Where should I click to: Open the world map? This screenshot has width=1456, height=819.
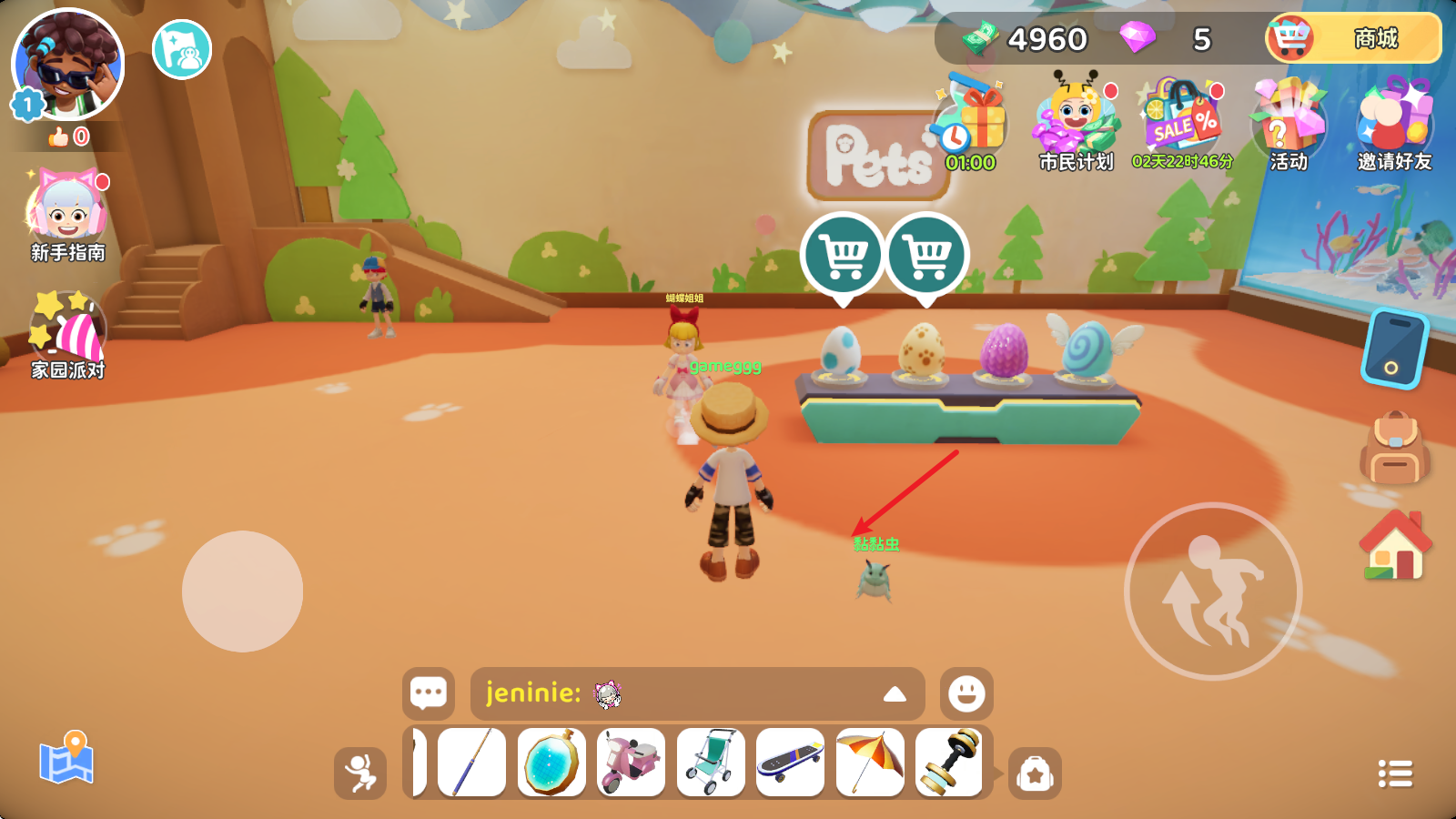pos(66,758)
